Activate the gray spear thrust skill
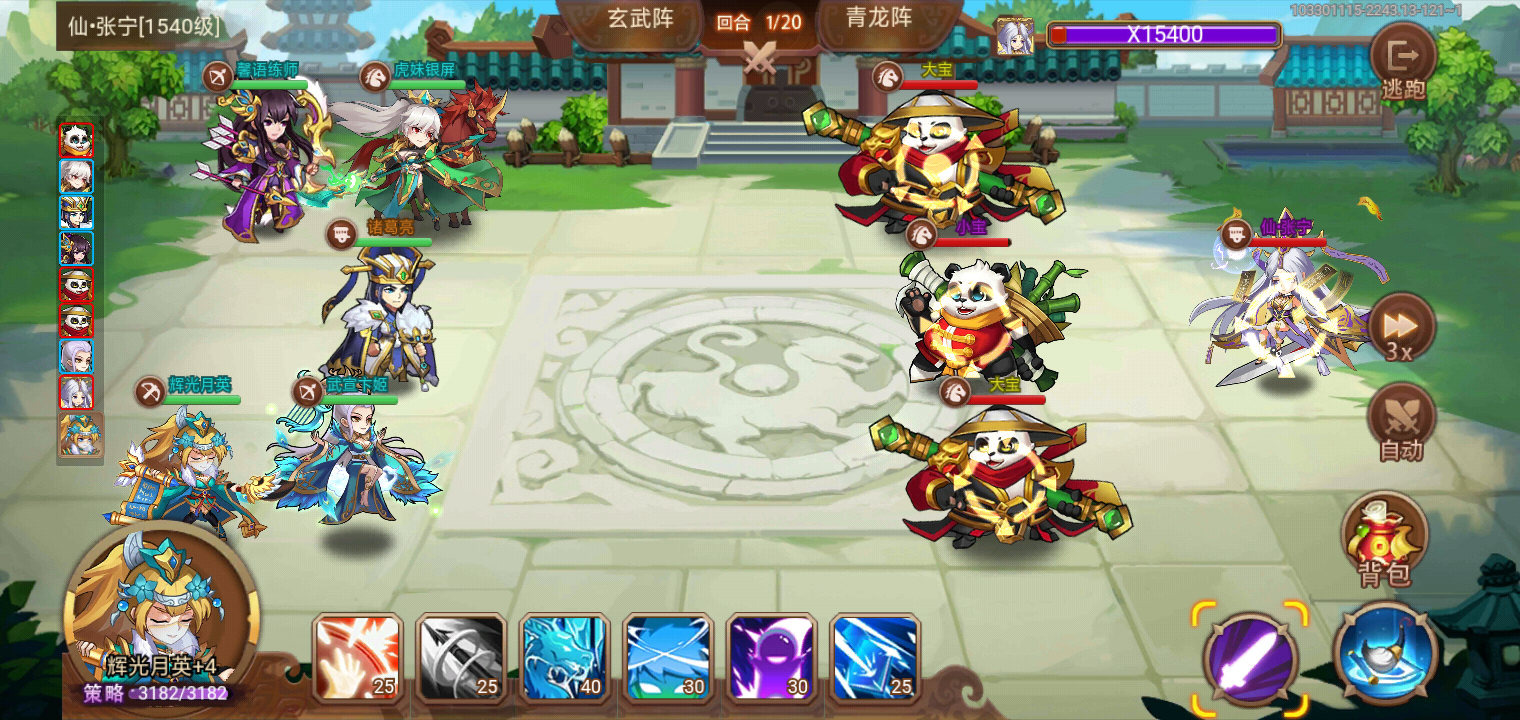Image resolution: width=1520 pixels, height=720 pixels. (461, 657)
